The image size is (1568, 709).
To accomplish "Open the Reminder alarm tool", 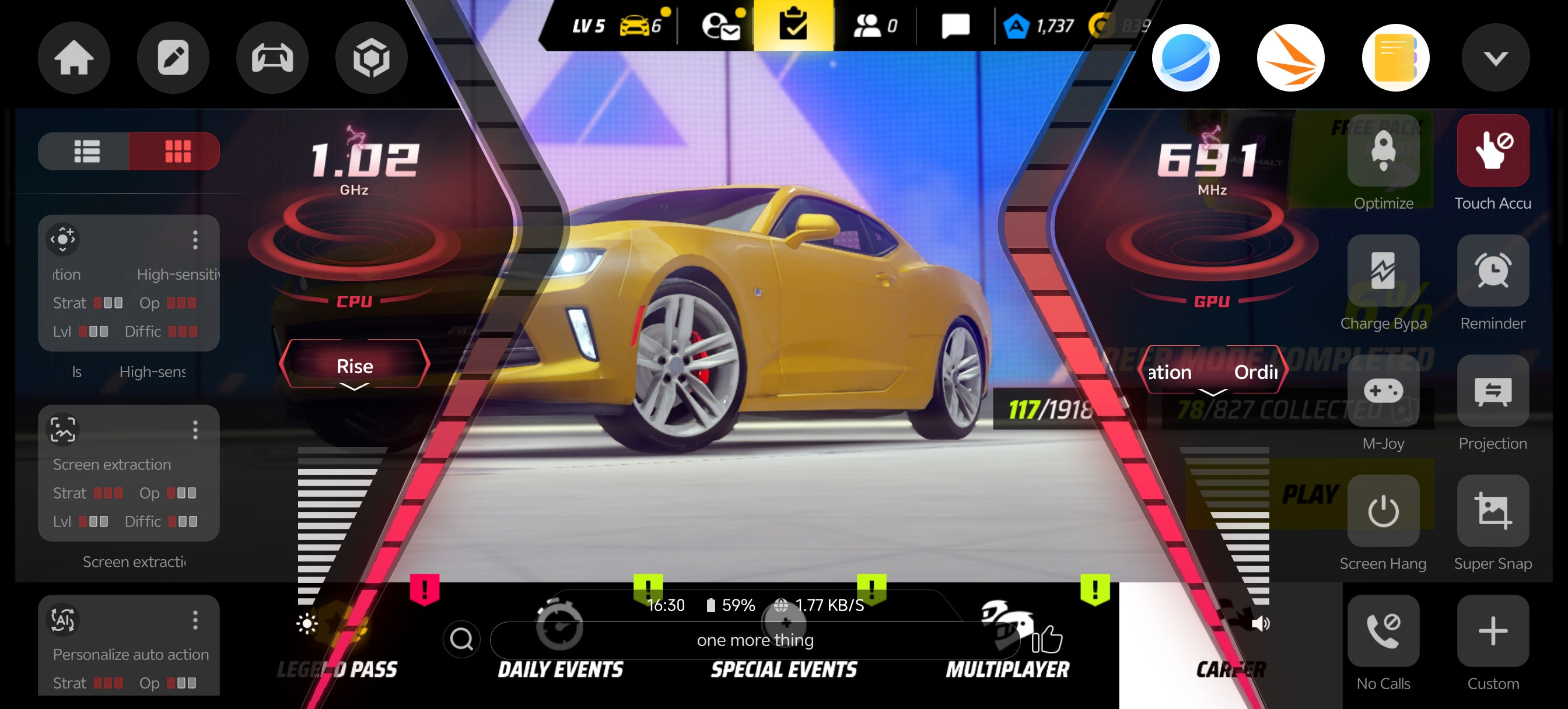I will point(1492,271).
